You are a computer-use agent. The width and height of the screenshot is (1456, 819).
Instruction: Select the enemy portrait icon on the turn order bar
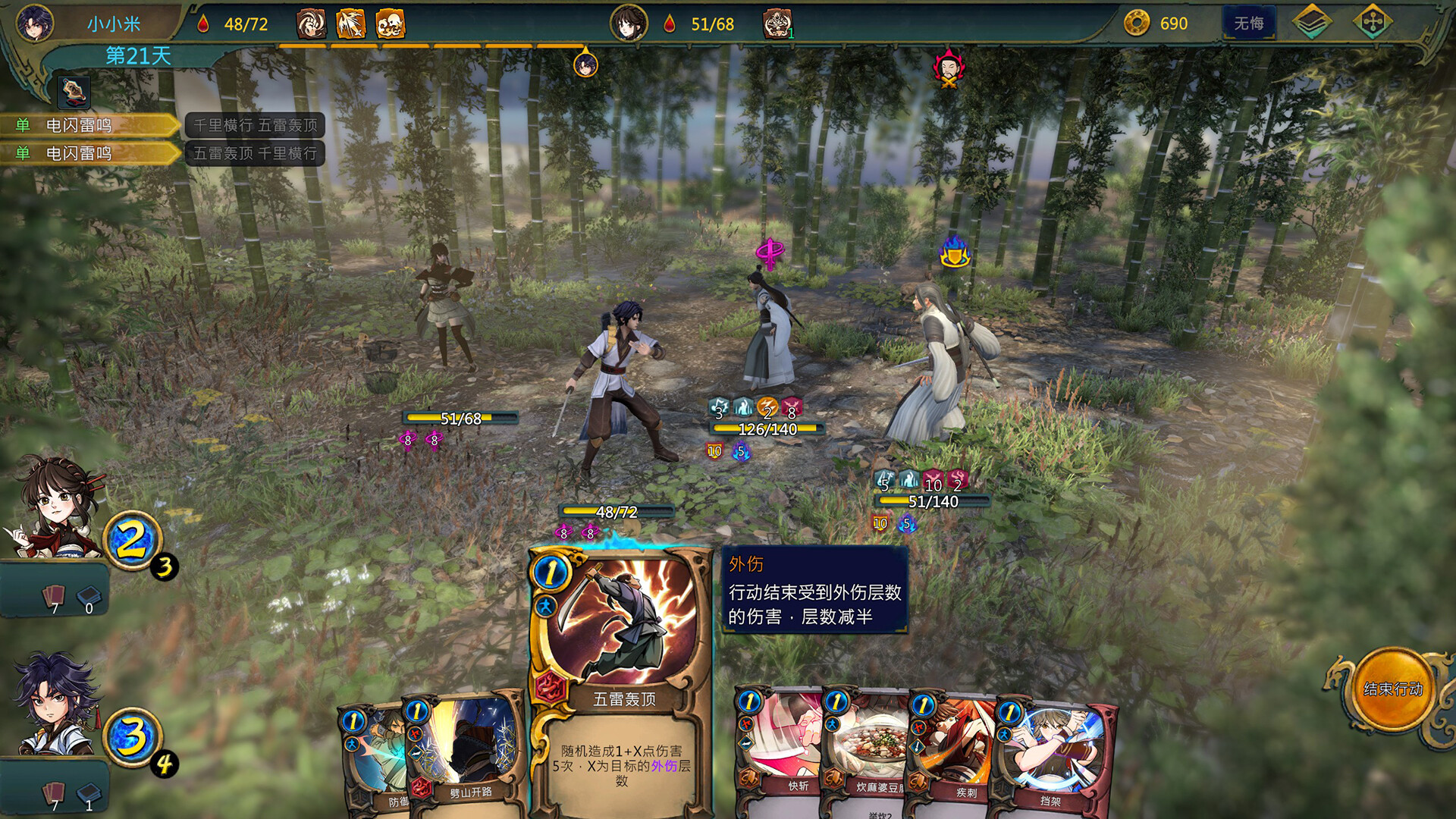[x=948, y=70]
